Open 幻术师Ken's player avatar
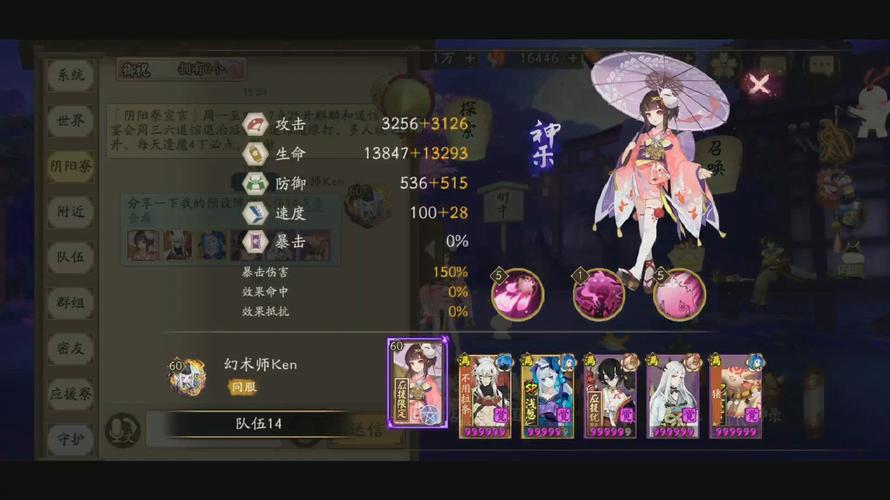 point(187,375)
